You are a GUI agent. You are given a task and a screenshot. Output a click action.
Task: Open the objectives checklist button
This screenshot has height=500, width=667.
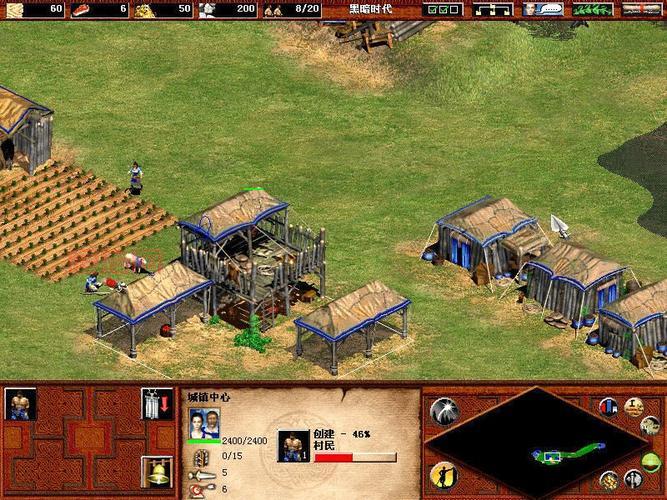(442, 9)
